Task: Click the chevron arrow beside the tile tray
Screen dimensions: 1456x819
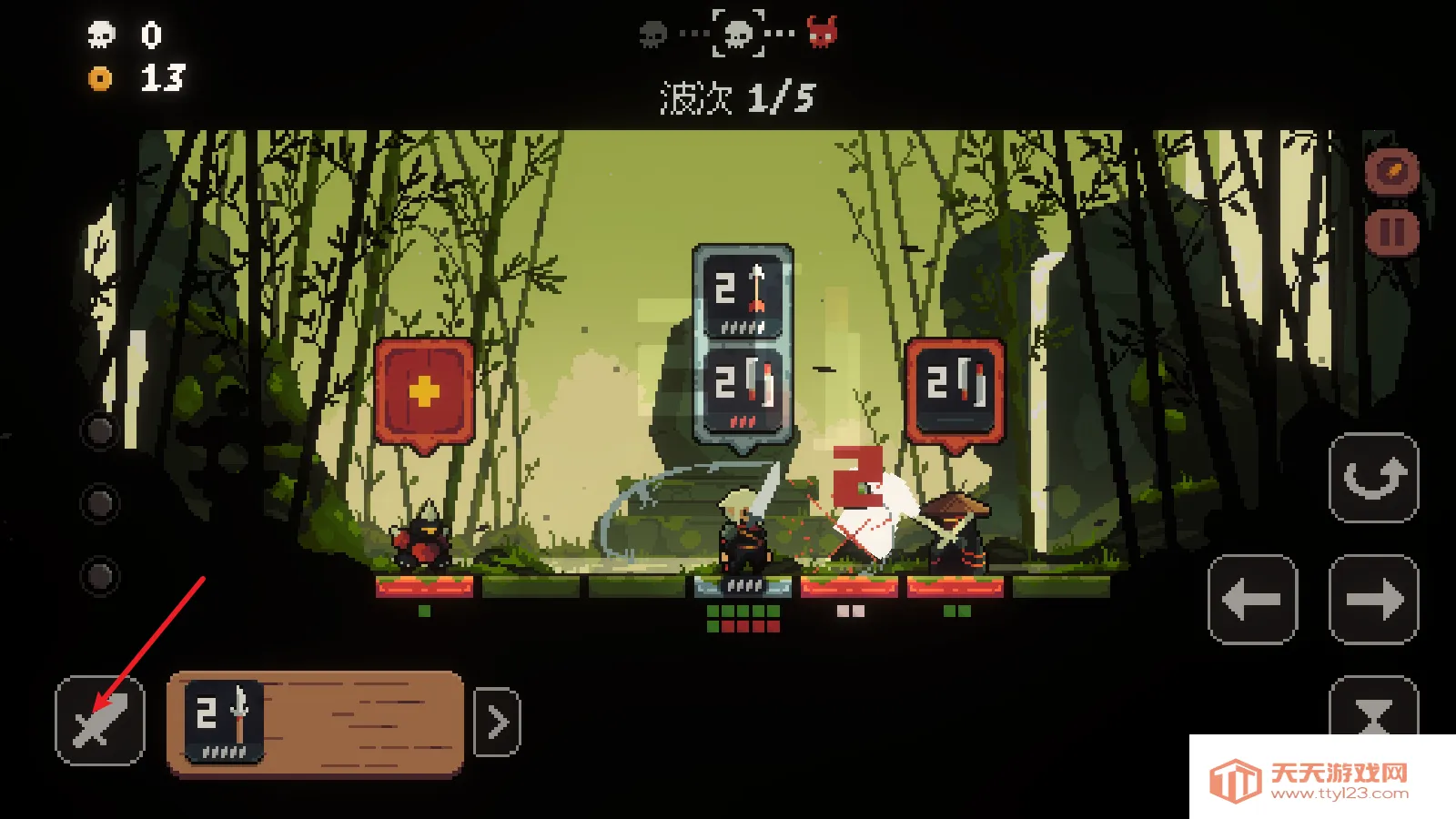Action: [498, 723]
